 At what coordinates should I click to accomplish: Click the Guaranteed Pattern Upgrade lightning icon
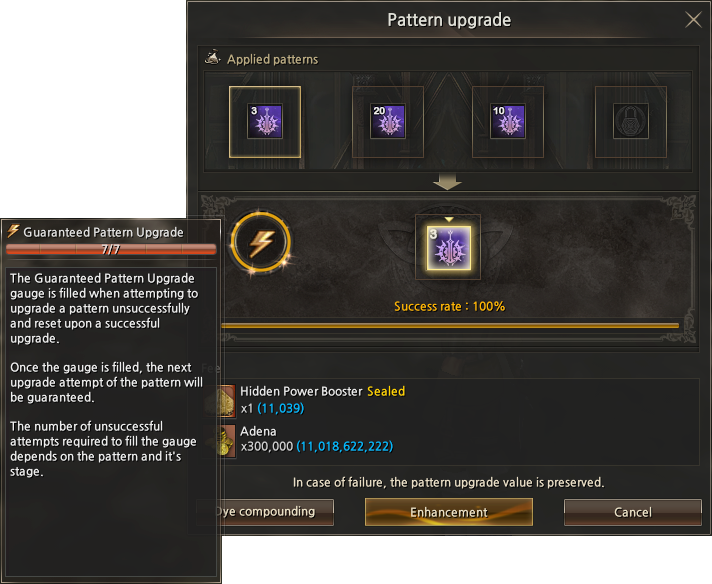(260, 242)
